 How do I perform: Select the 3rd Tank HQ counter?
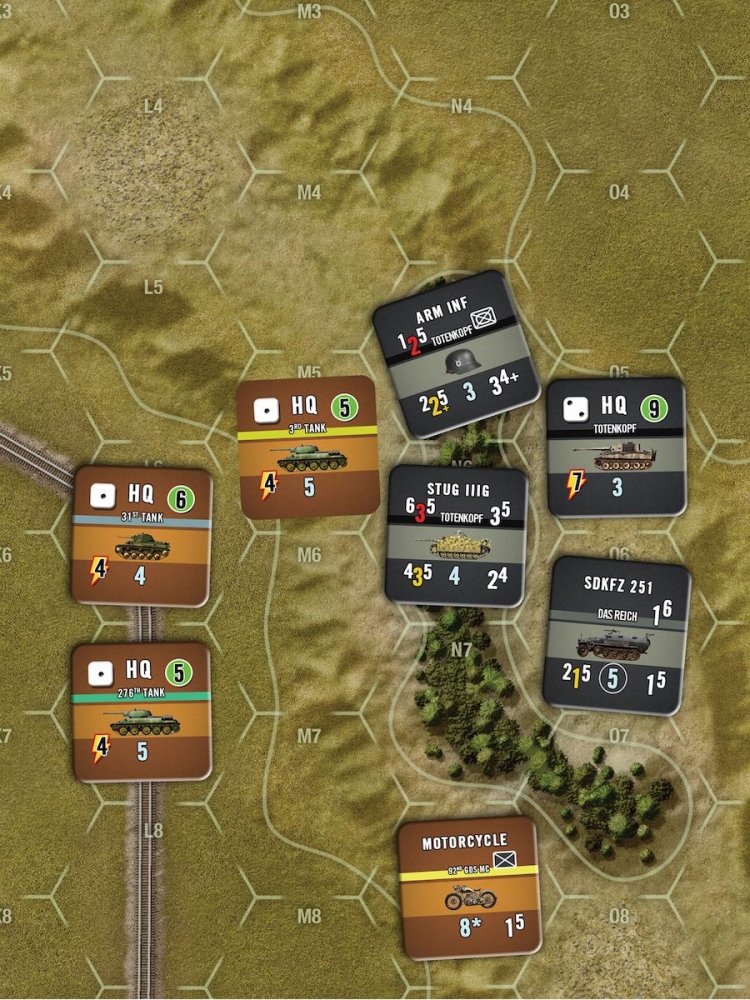click(x=307, y=447)
